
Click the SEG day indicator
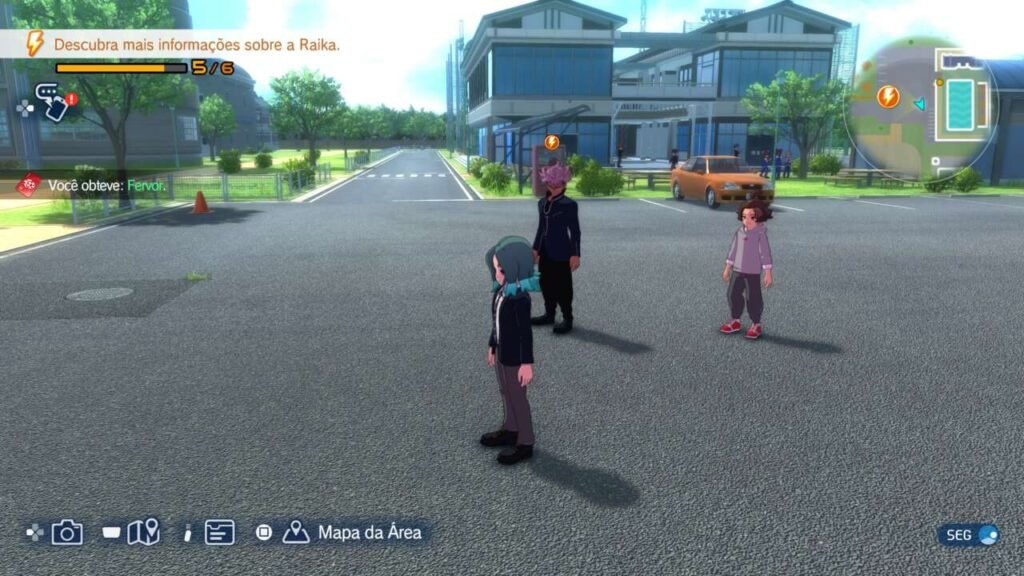click(x=968, y=535)
